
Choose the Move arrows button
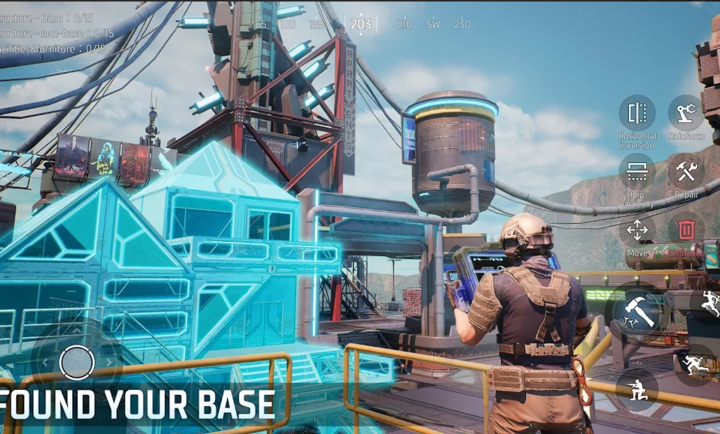[x=637, y=230]
